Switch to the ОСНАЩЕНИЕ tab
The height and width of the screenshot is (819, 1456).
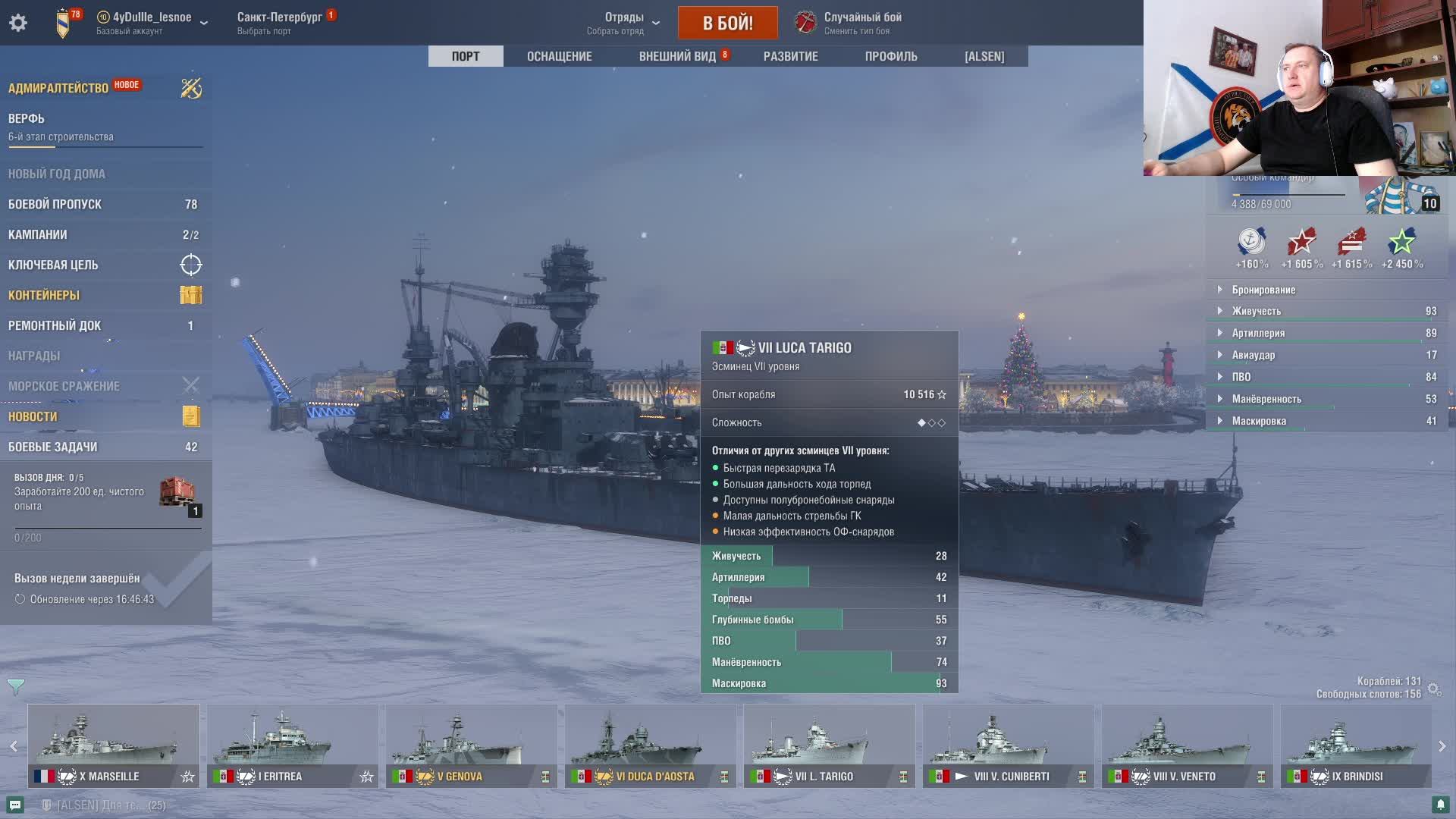coord(559,56)
